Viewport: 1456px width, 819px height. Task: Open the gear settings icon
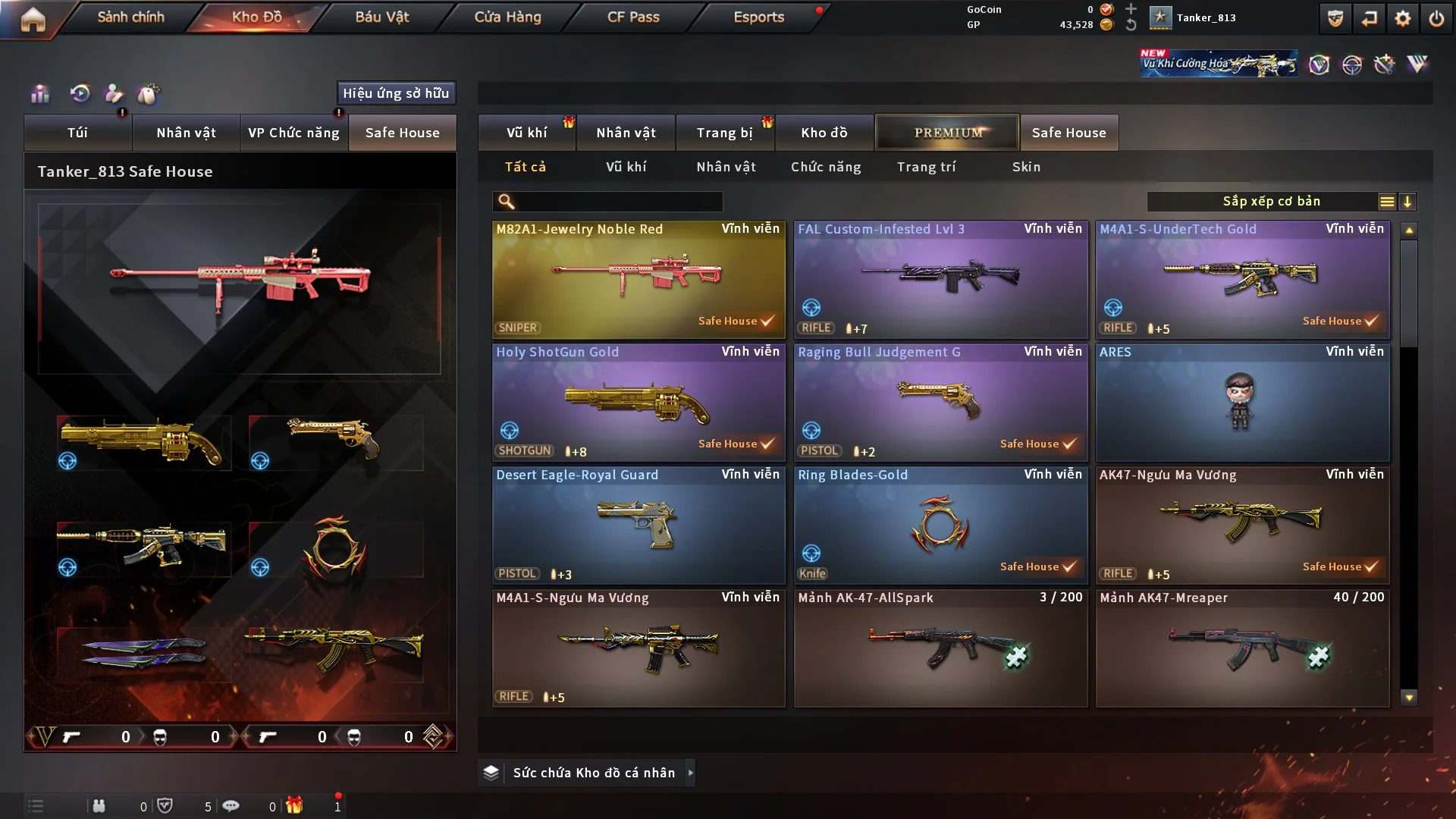(x=1402, y=18)
